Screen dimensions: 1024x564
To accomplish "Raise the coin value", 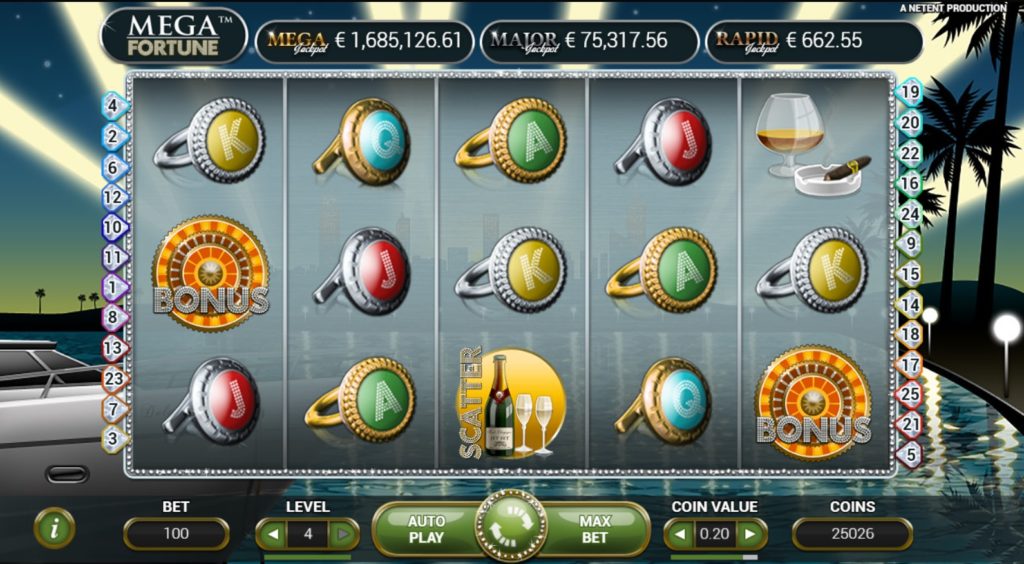I will [x=750, y=534].
